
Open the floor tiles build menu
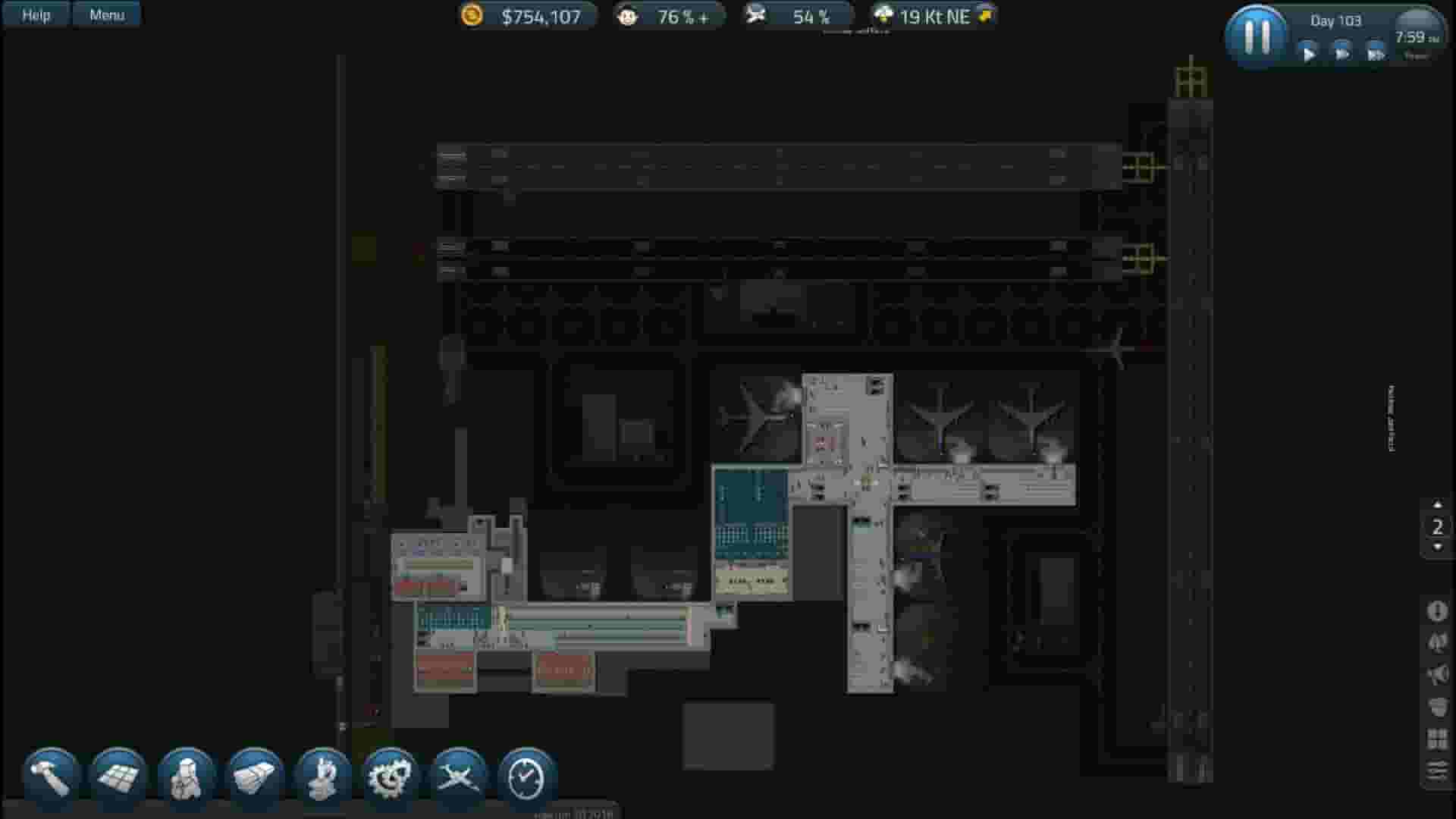117,773
